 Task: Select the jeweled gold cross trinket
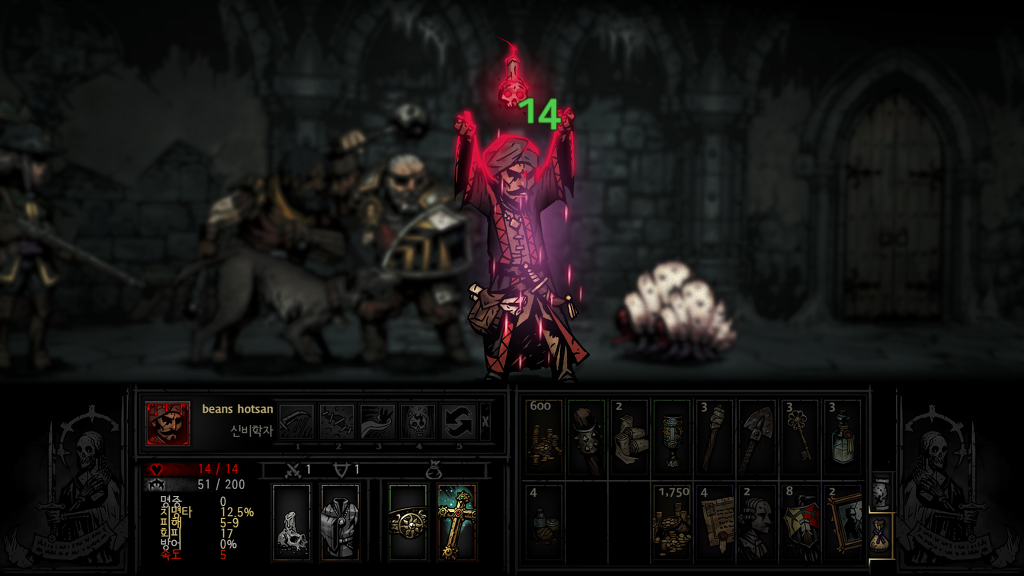pos(456,521)
